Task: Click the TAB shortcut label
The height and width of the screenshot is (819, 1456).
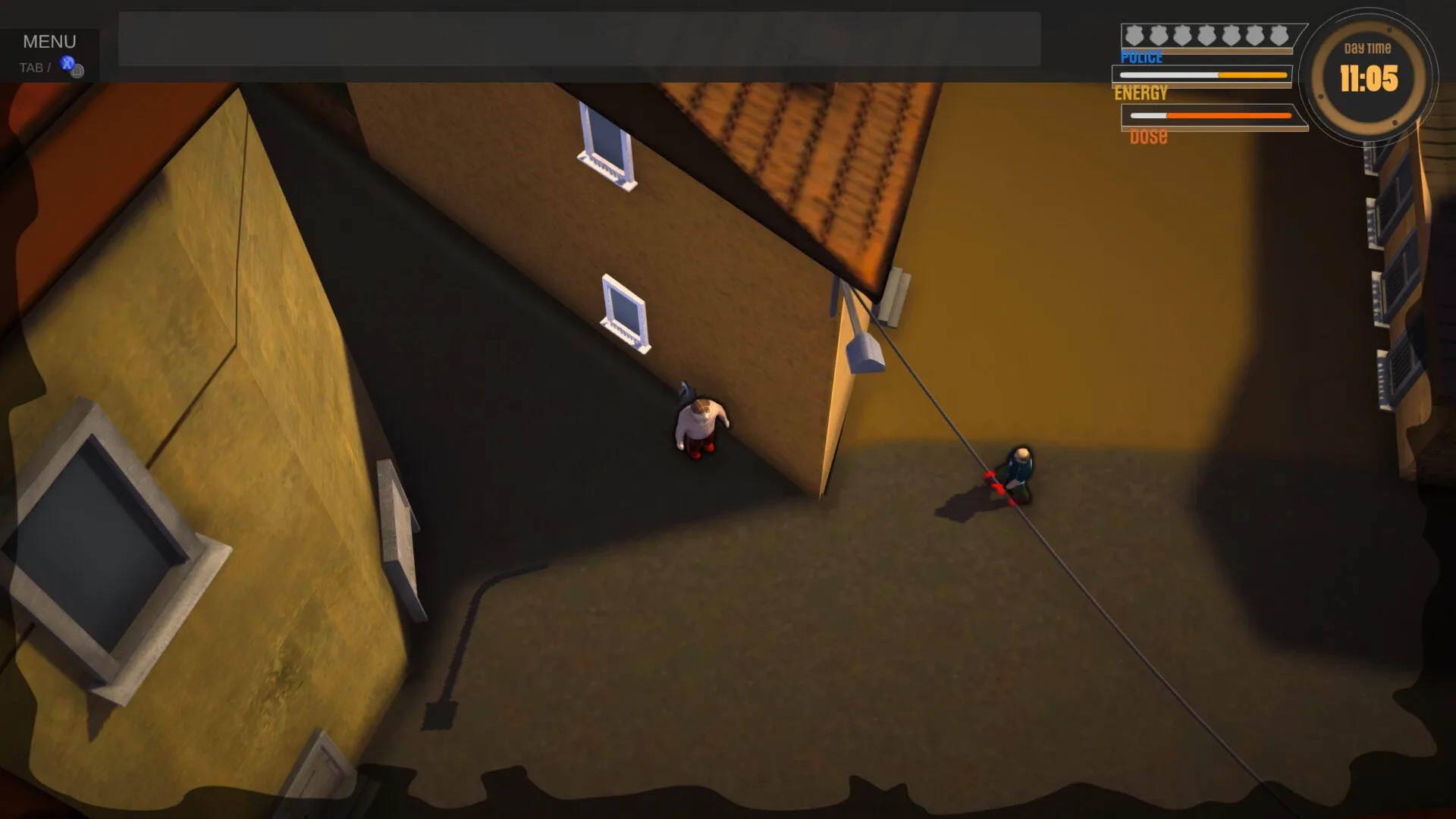Action: click(x=30, y=67)
